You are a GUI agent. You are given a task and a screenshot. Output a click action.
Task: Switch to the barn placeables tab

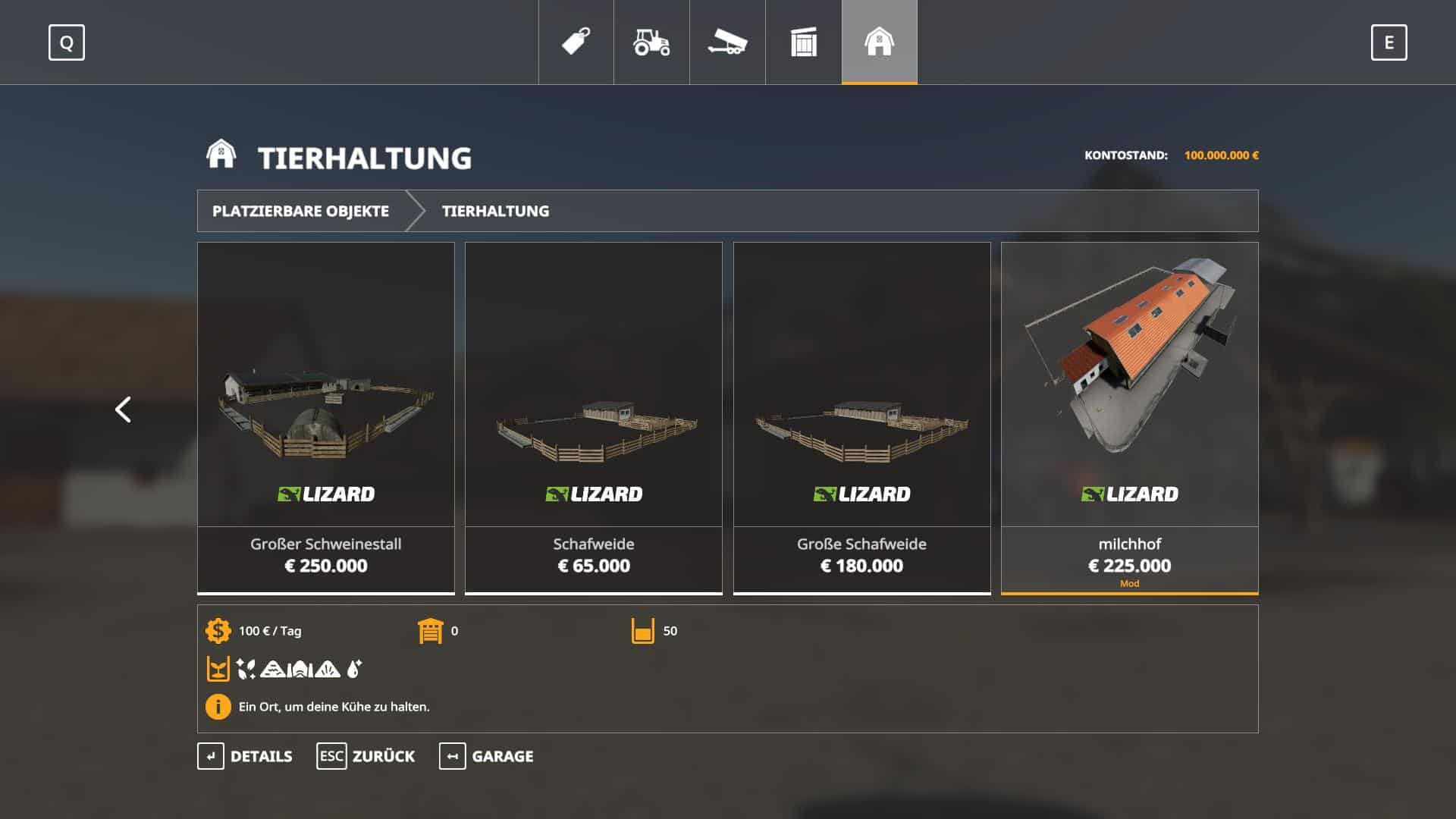tap(879, 42)
